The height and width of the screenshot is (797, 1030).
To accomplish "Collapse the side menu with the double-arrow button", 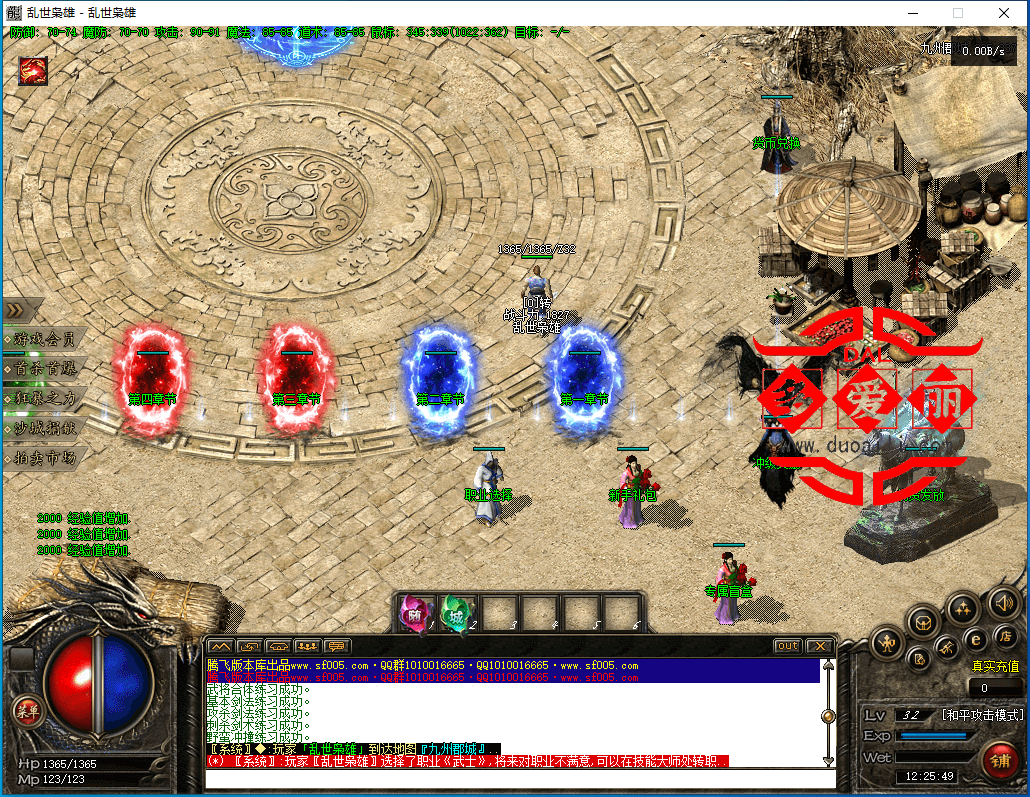I will (x=18, y=310).
